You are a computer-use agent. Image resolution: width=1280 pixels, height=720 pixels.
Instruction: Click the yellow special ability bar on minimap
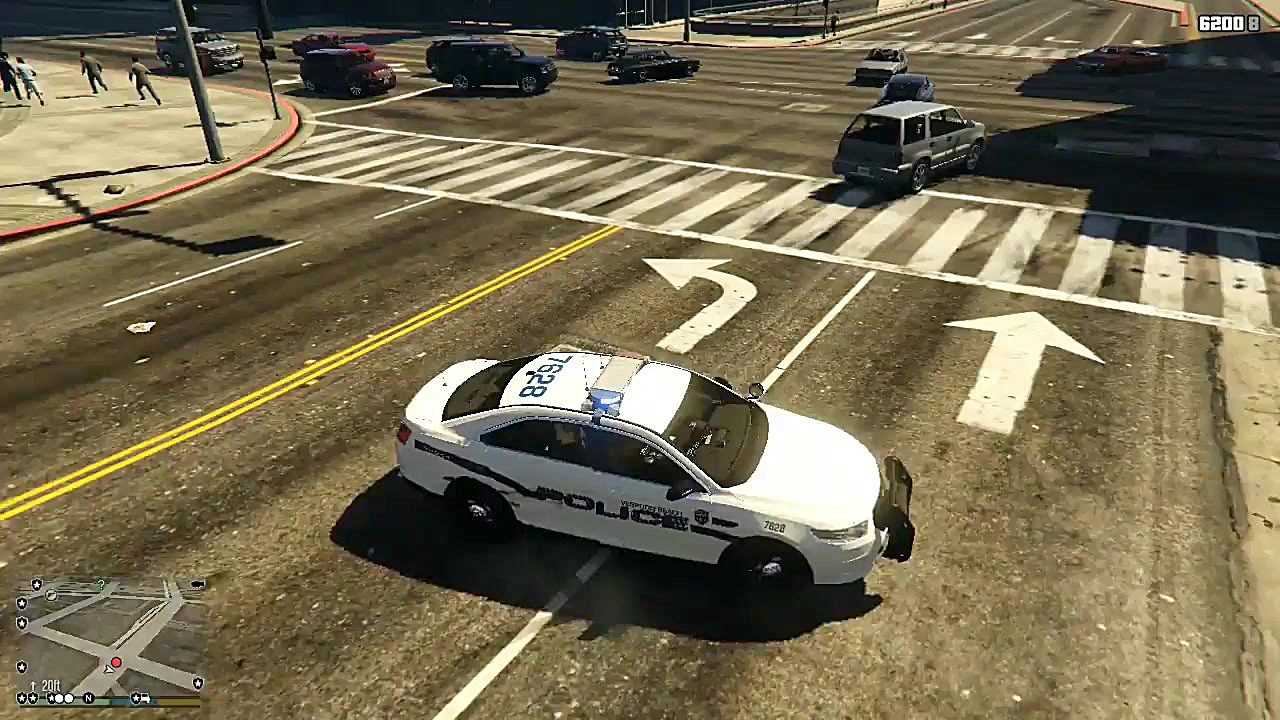[x=178, y=701]
